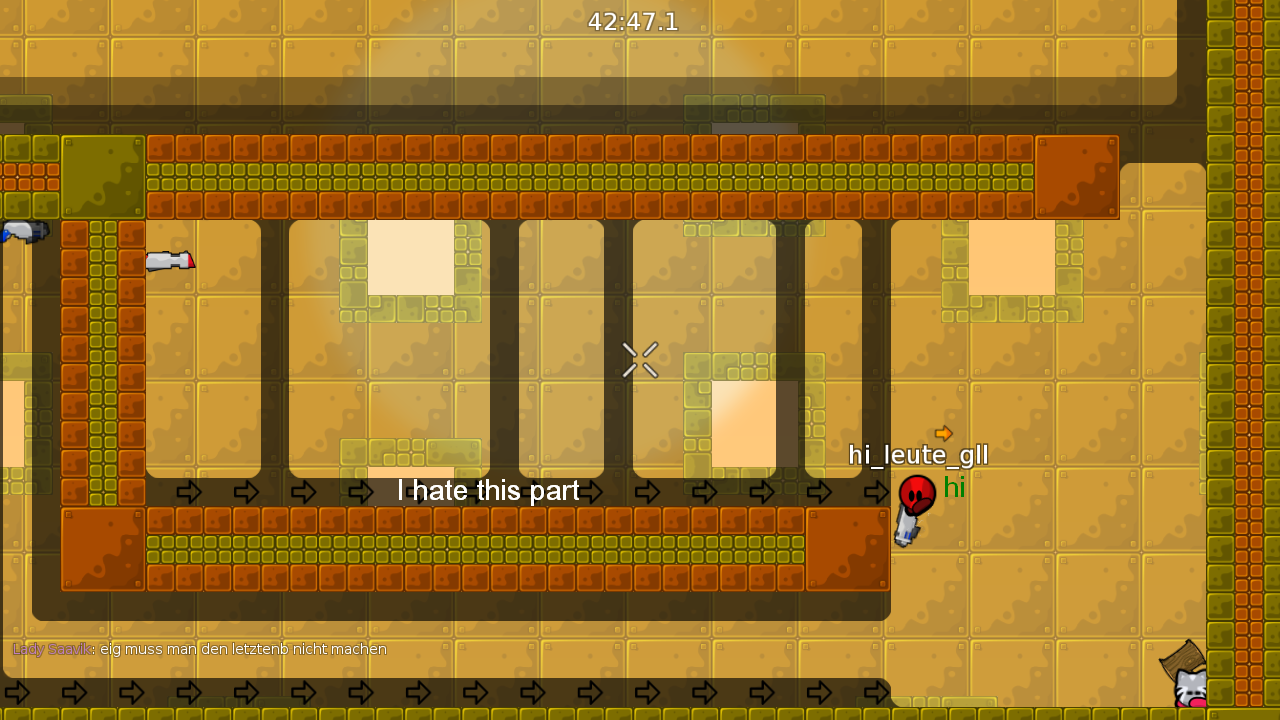
Task: Click the yellow arrow marker above hi_leute_gll
Action: pos(944,432)
